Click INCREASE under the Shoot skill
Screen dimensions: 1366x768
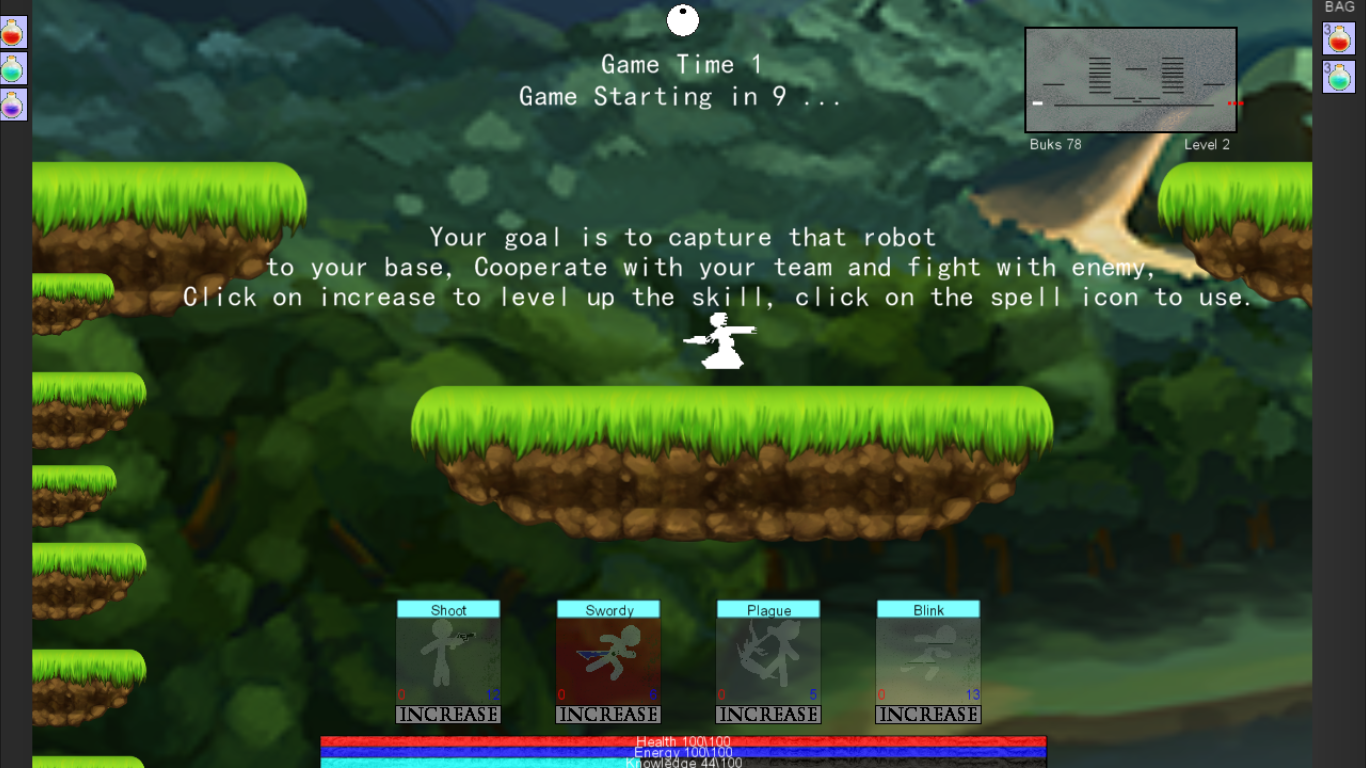(448, 714)
